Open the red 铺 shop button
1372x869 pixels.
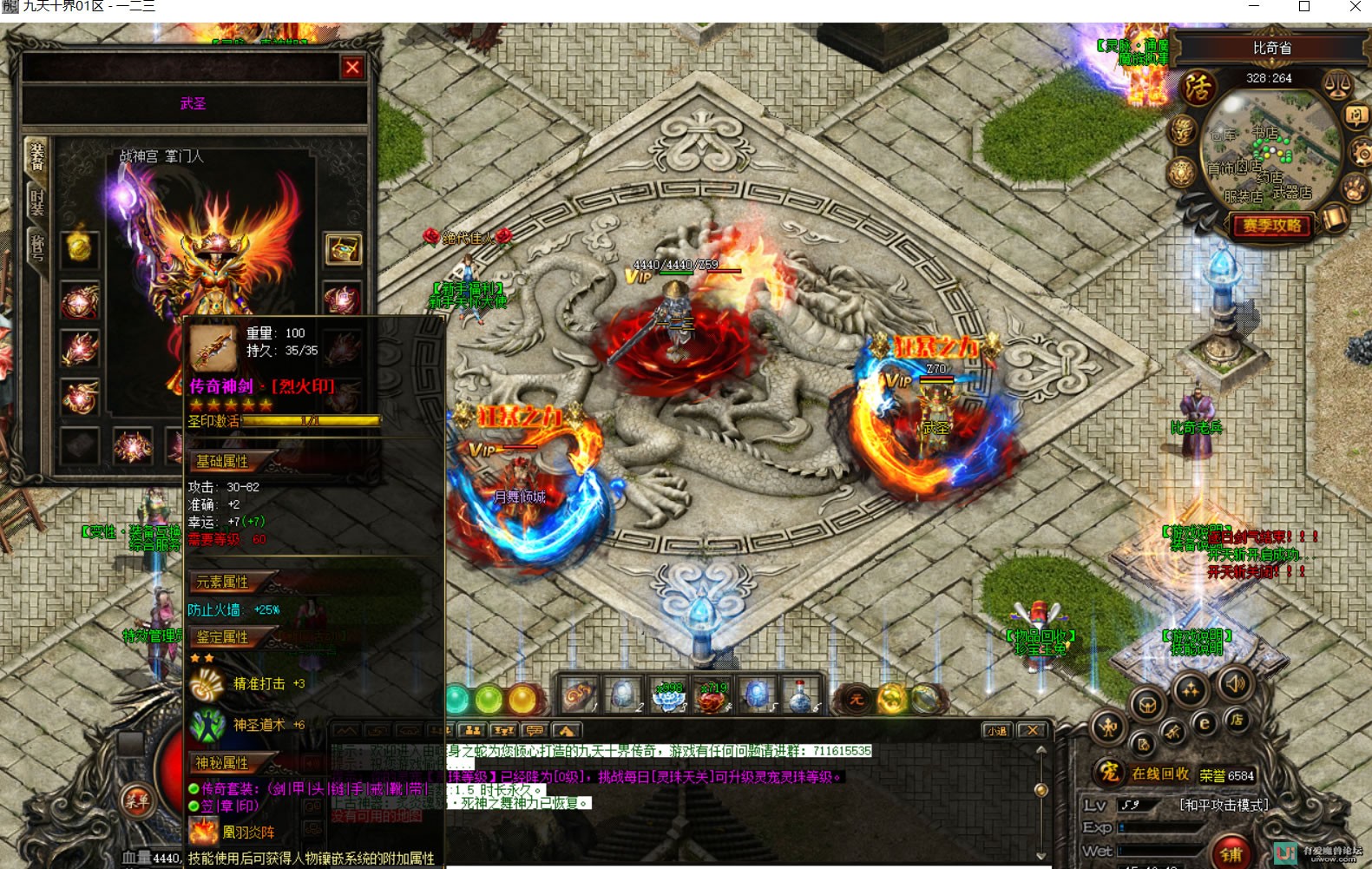point(1231,853)
